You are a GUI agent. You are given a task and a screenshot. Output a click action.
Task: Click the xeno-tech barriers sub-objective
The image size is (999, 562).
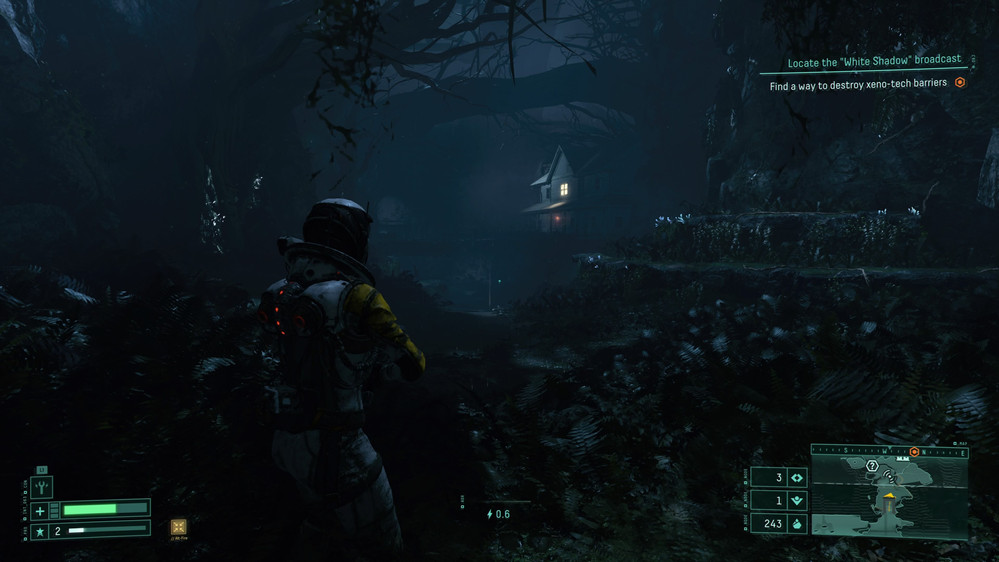click(x=859, y=86)
